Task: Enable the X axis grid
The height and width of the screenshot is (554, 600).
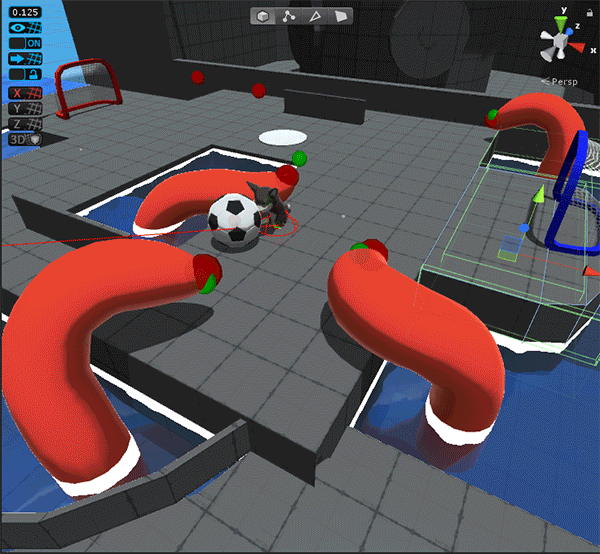Action: point(25,93)
